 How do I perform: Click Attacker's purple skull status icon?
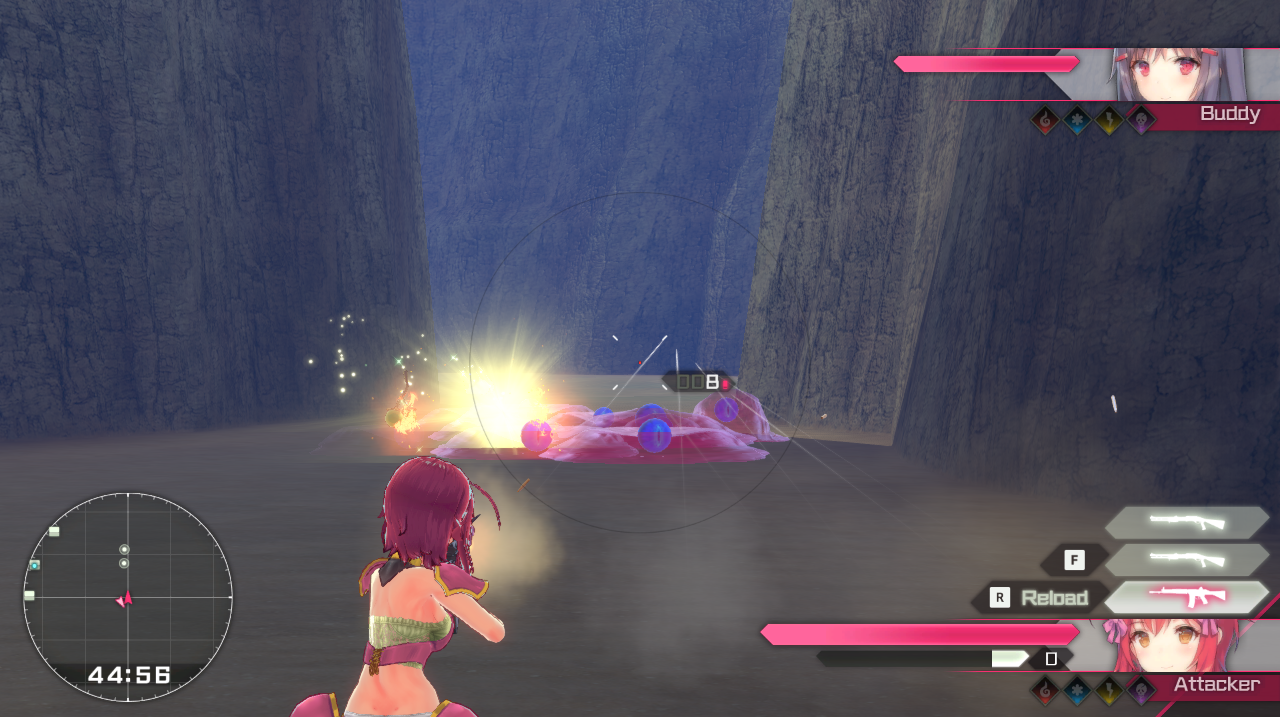[1141, 689]
